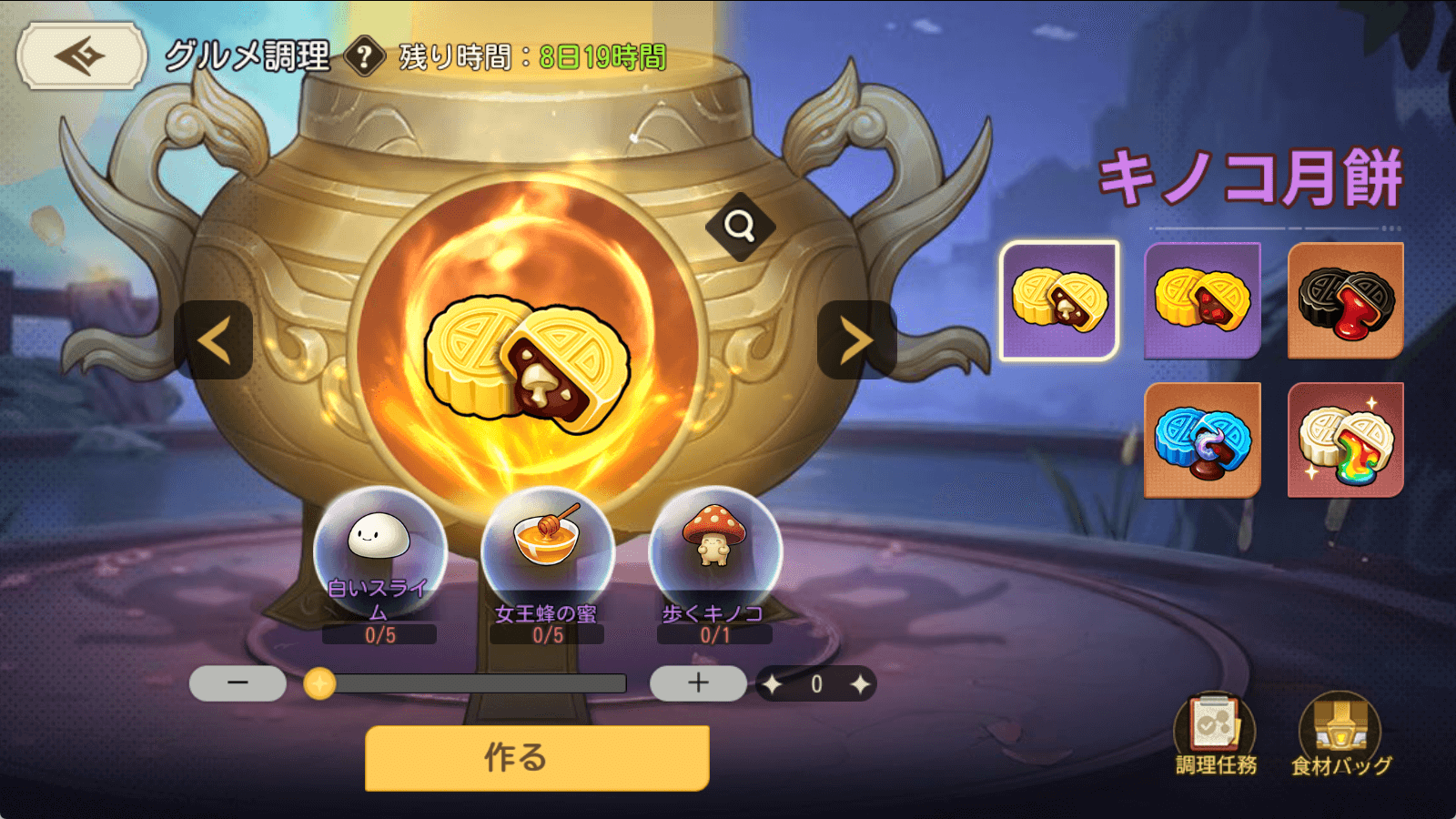Show the previous recipe with left arrow
This screenshot has height=819, width=1456.
[x=214, y=340]
